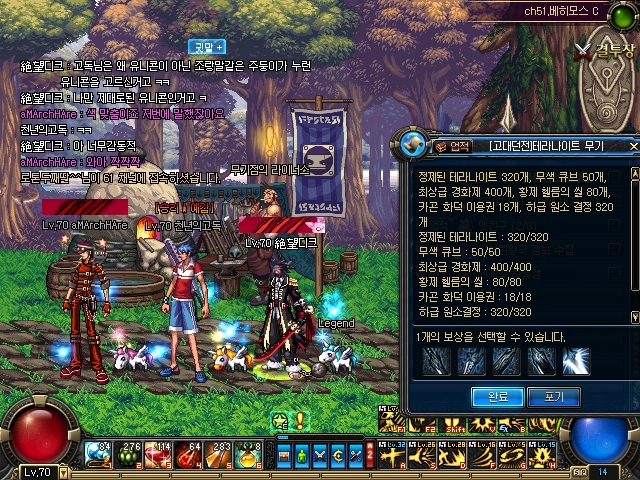Click the green star notification icon
The width and height of the screenshot is (640, 480).
tap(280, 421)
